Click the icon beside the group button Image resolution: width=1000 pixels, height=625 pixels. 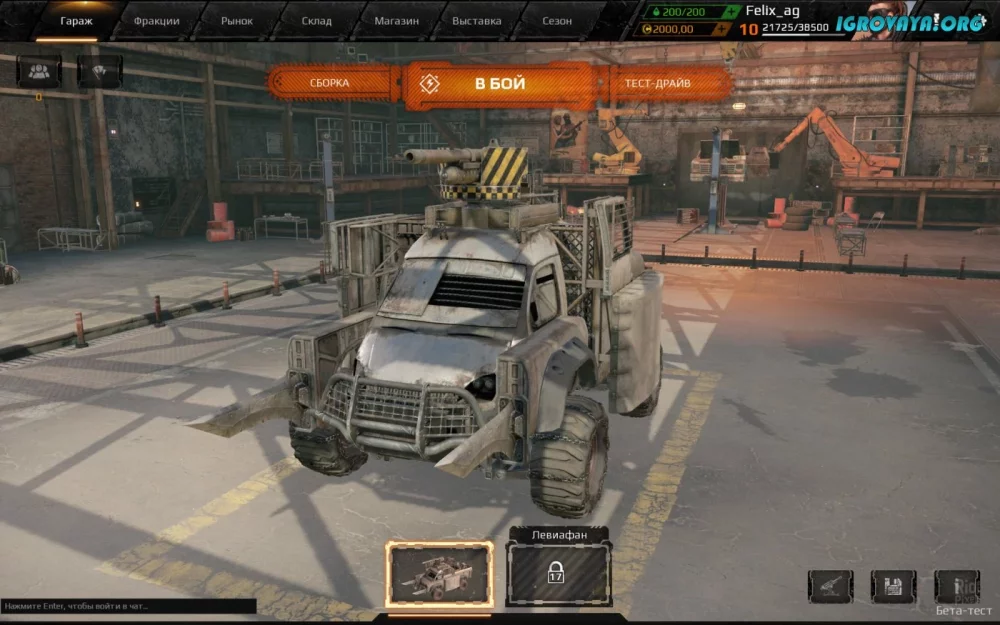(99, 71)
